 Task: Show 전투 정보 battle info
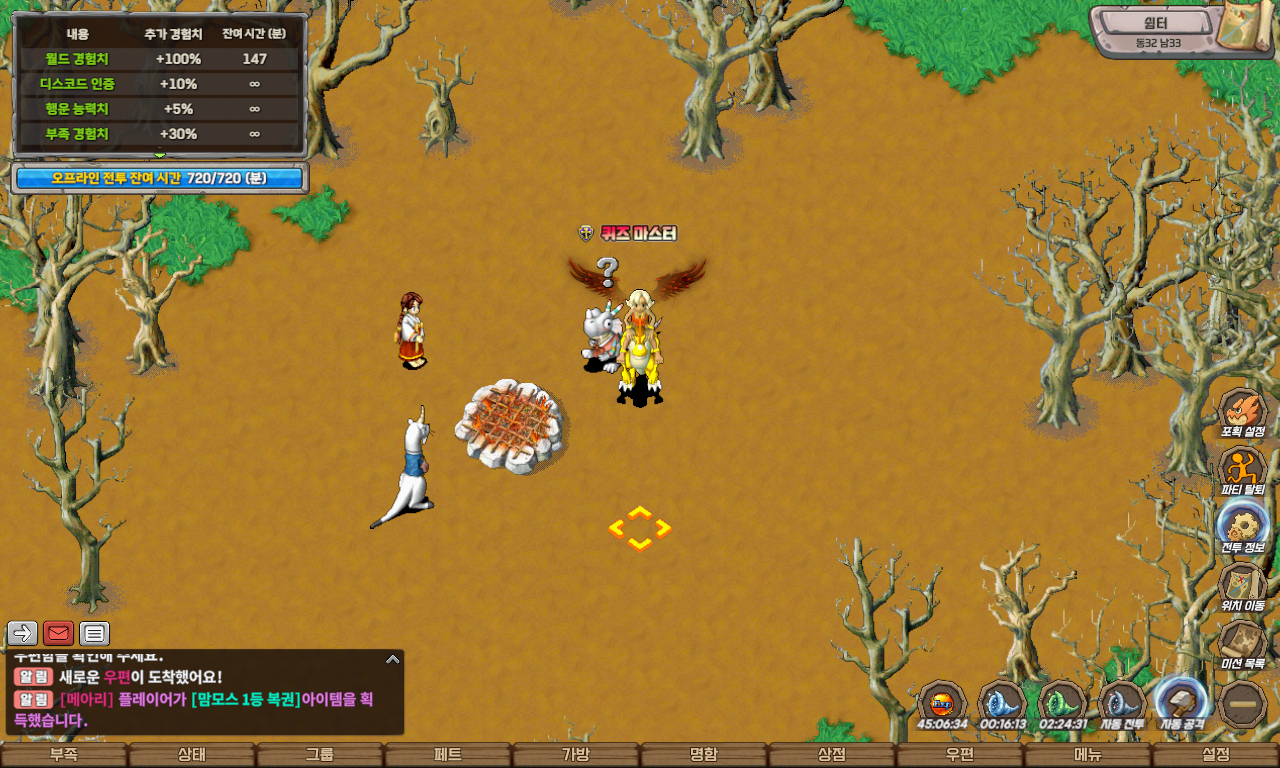[1243, 528]
